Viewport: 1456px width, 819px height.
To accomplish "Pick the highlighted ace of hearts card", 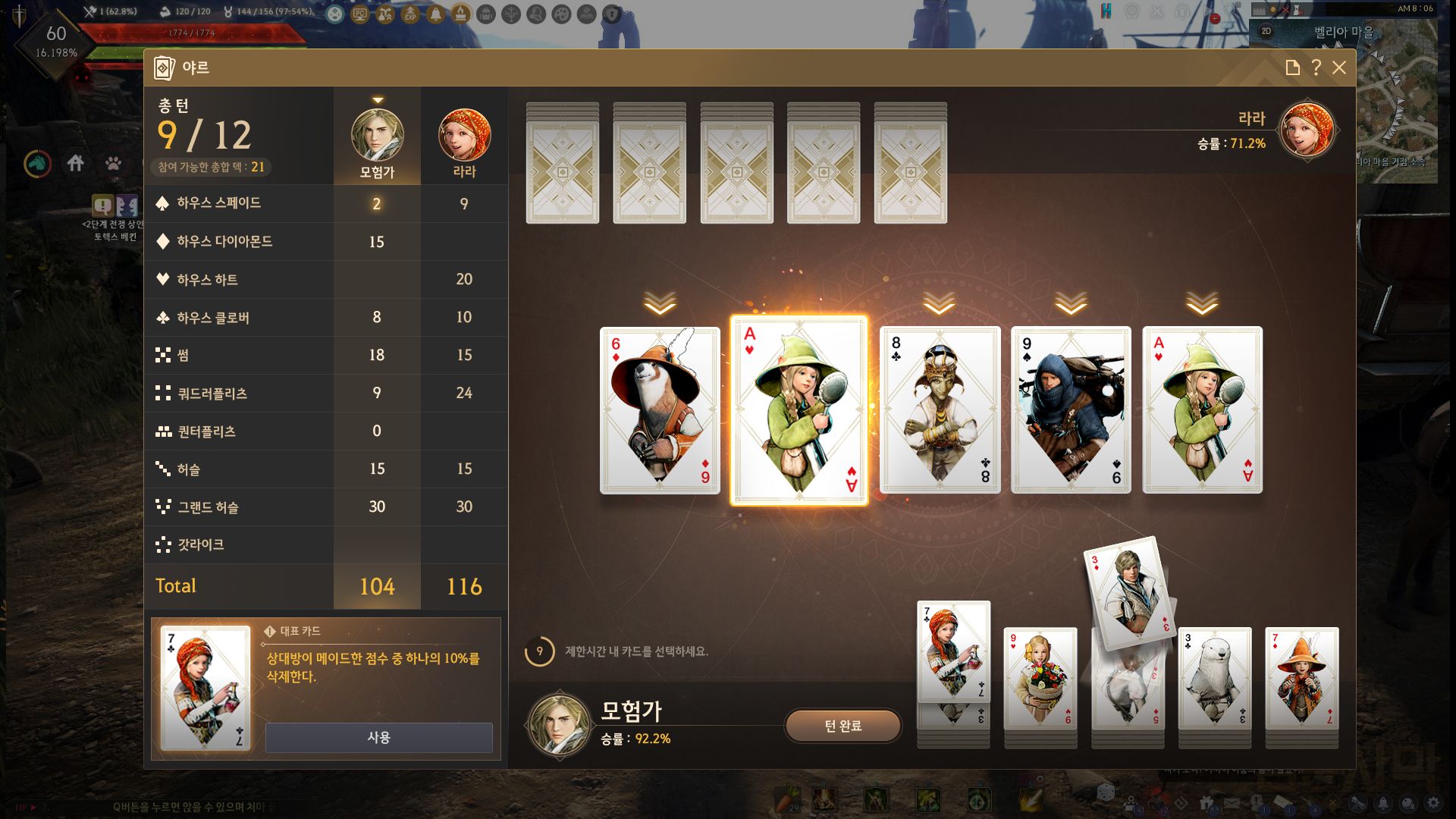I will 799,410.
